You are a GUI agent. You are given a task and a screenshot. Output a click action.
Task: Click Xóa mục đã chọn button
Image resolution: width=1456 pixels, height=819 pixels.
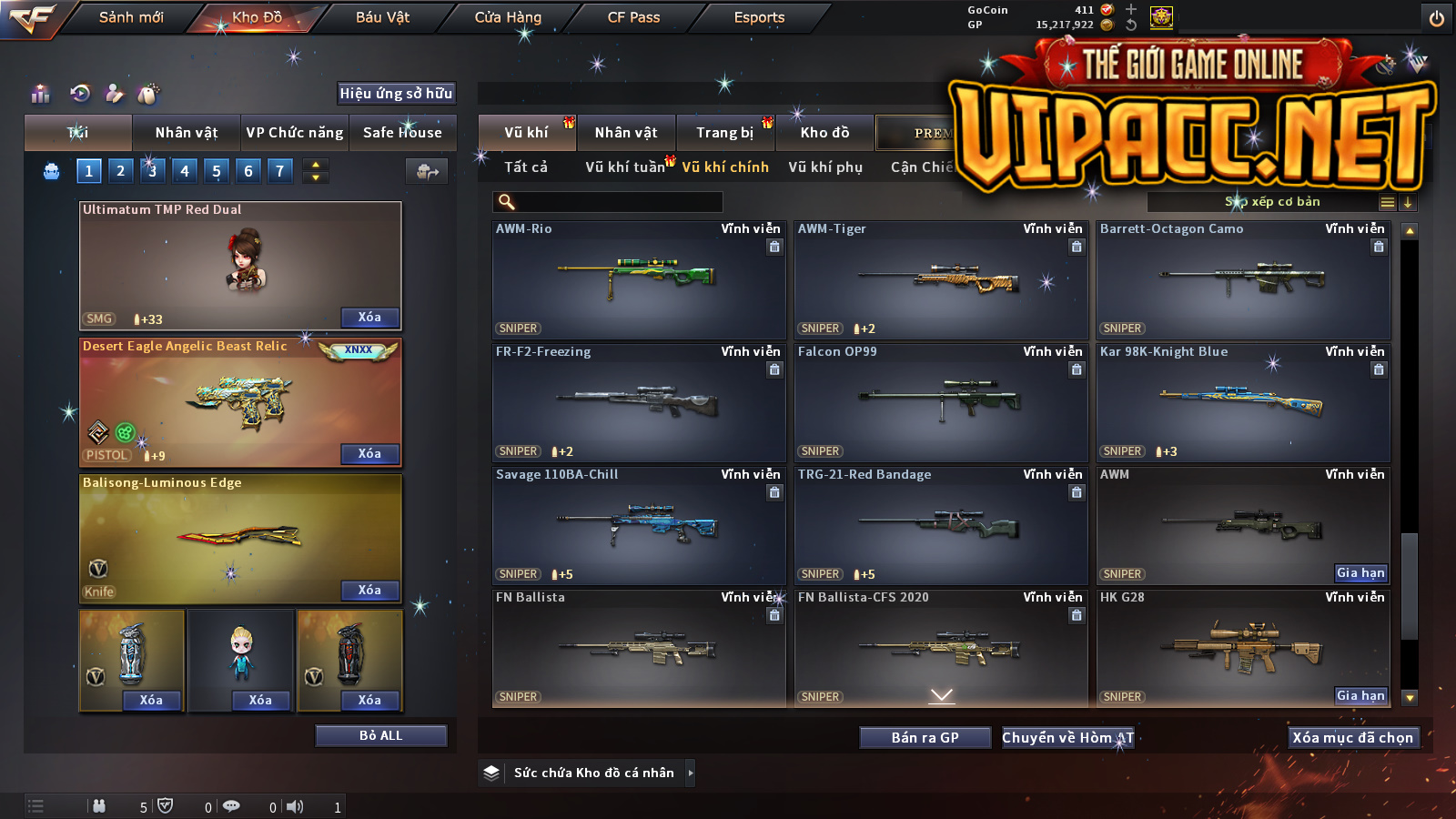[x=1352, y=737]
